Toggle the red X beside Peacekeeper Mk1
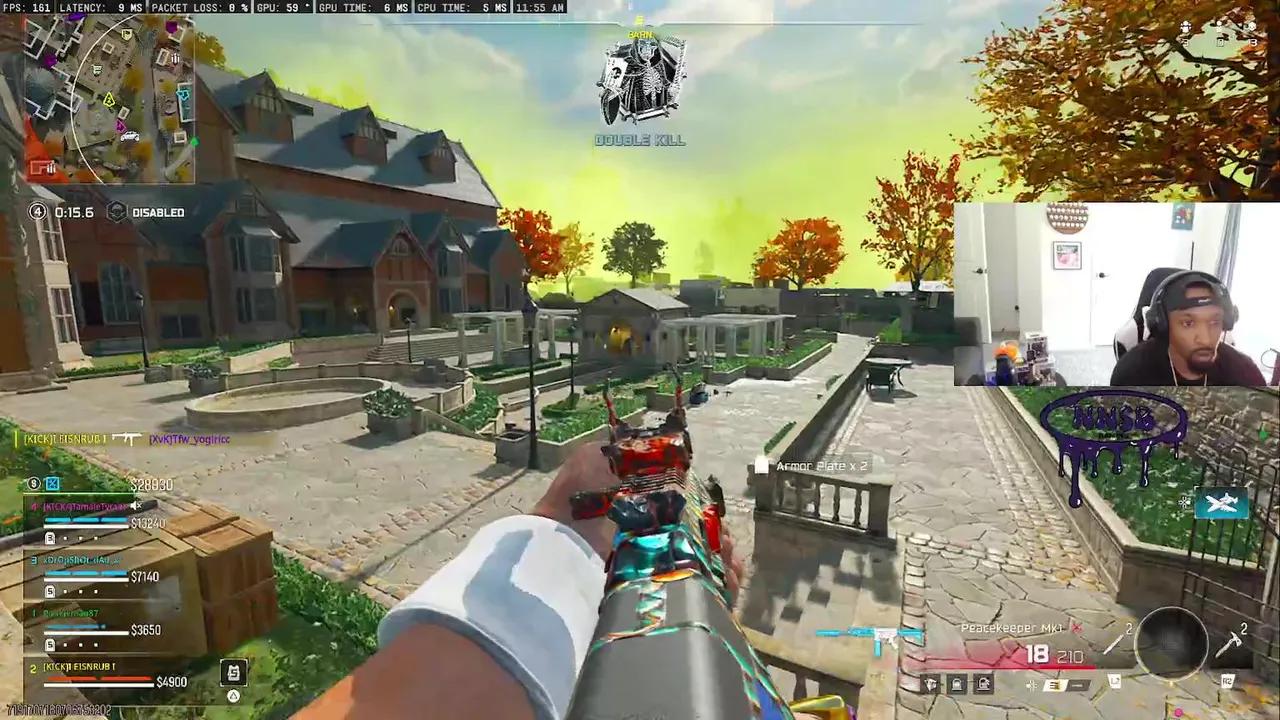 1075,627
